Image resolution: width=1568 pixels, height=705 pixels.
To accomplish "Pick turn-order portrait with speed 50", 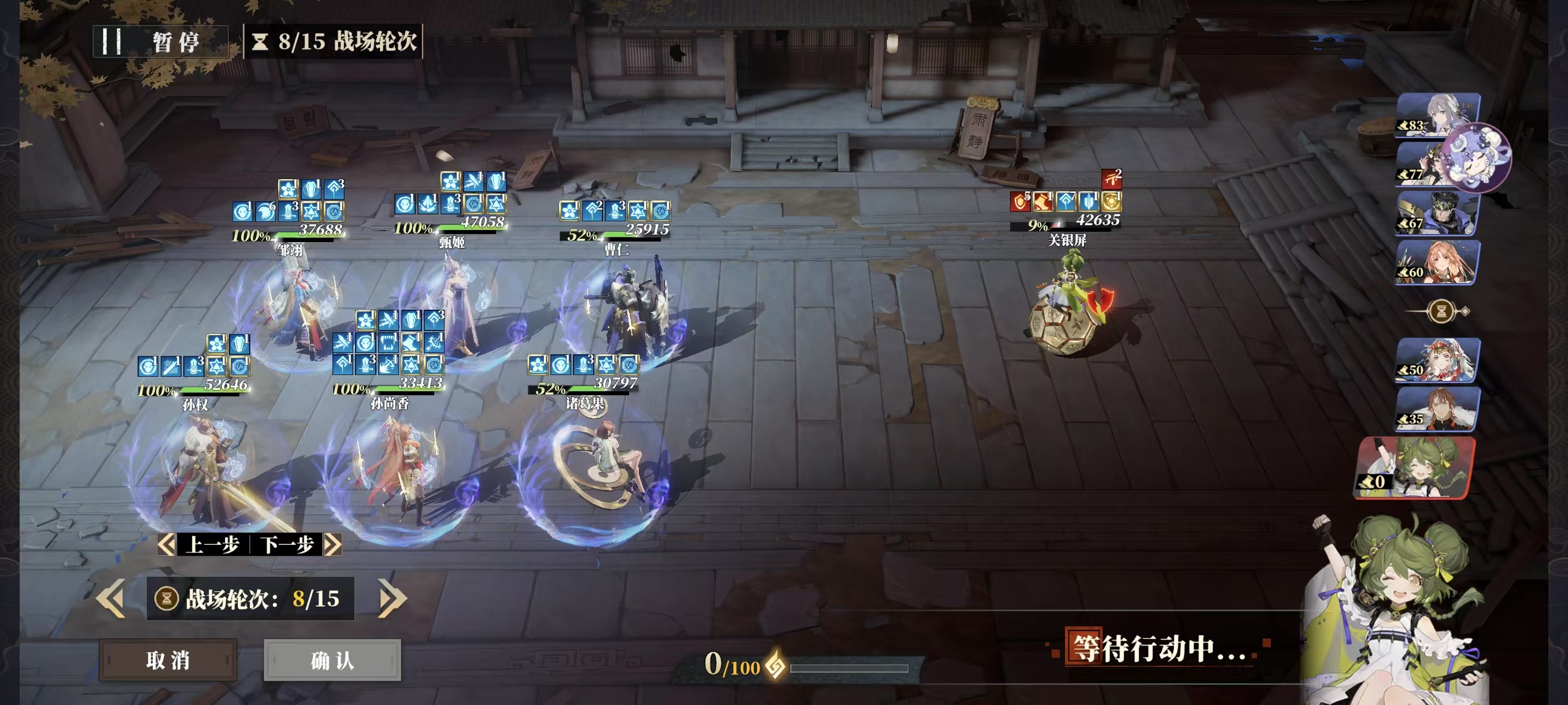I will click(x=1437, y=360).
